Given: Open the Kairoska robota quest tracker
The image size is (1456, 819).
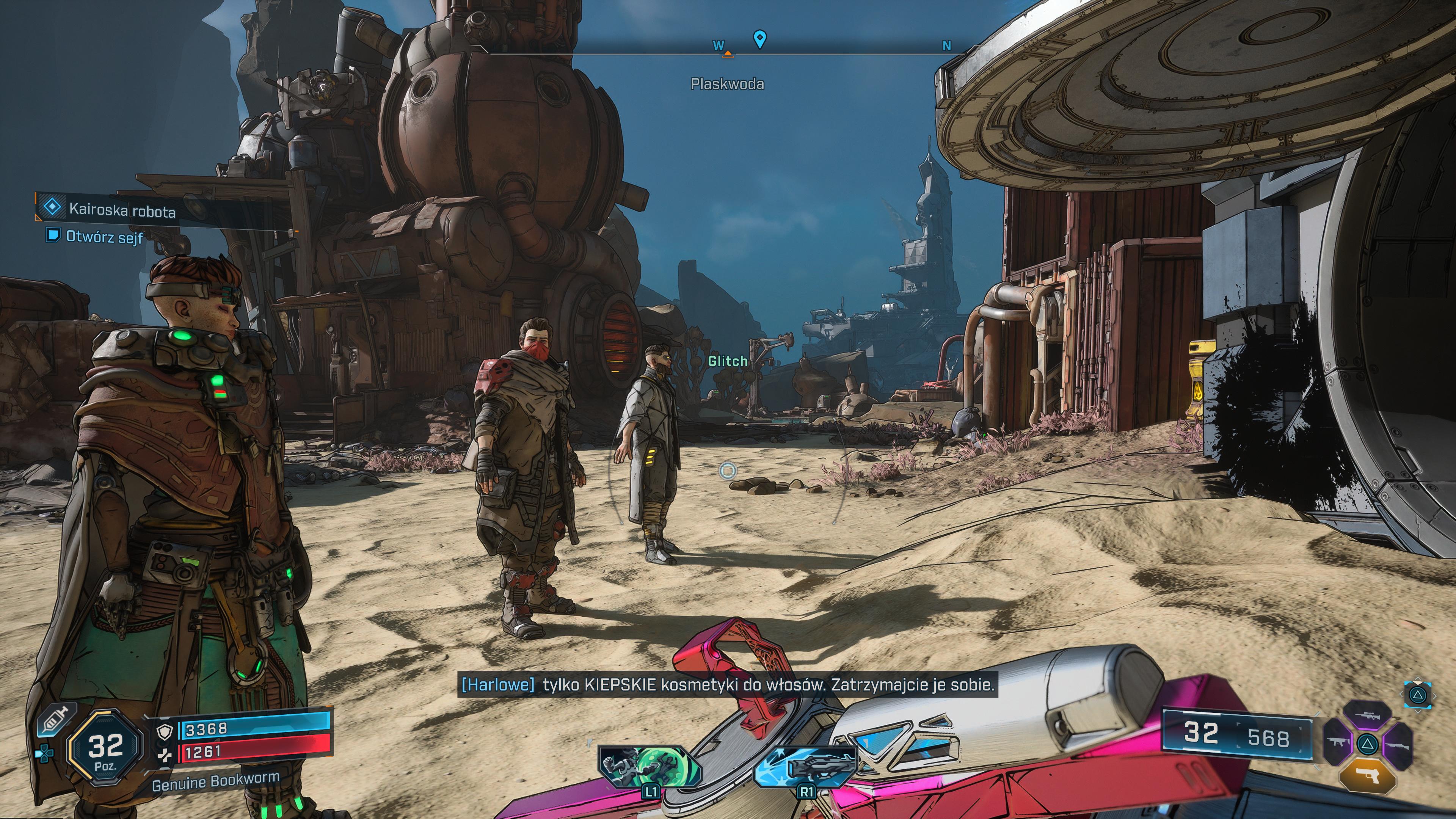Looking at the screenshot, I should pos(121,210).
